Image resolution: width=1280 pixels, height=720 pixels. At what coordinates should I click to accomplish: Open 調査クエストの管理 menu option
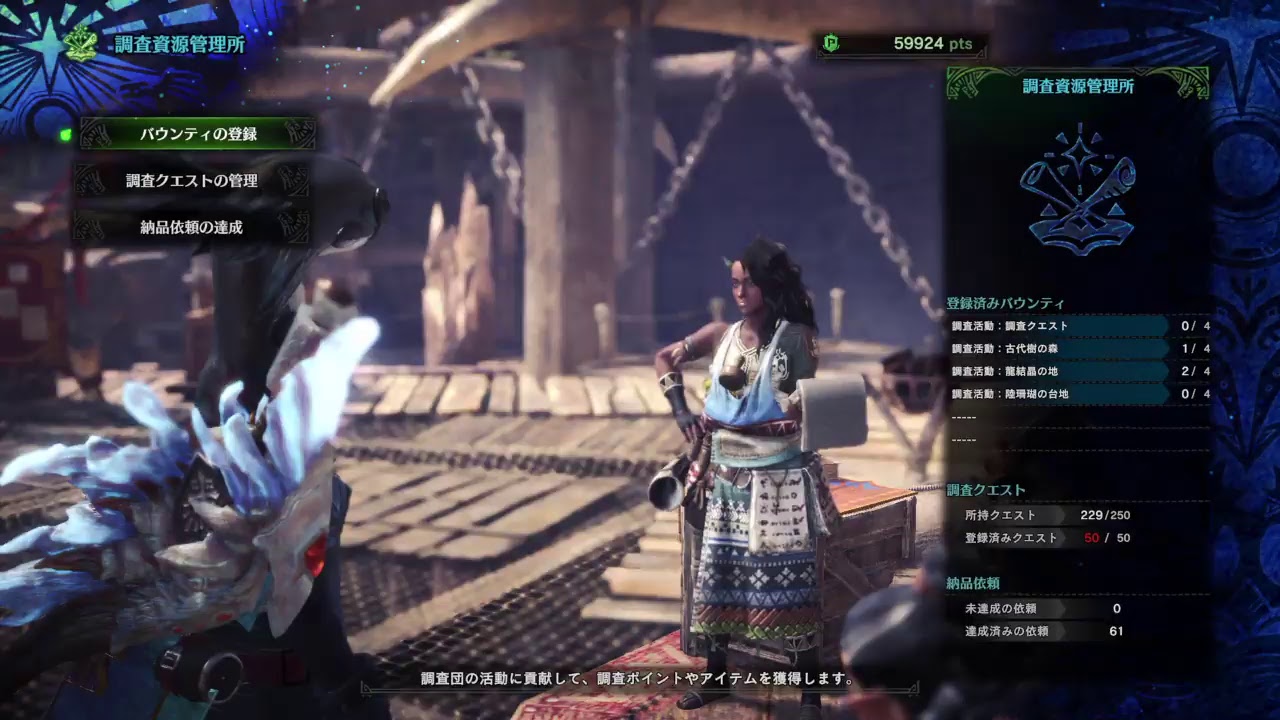point(192,181)
